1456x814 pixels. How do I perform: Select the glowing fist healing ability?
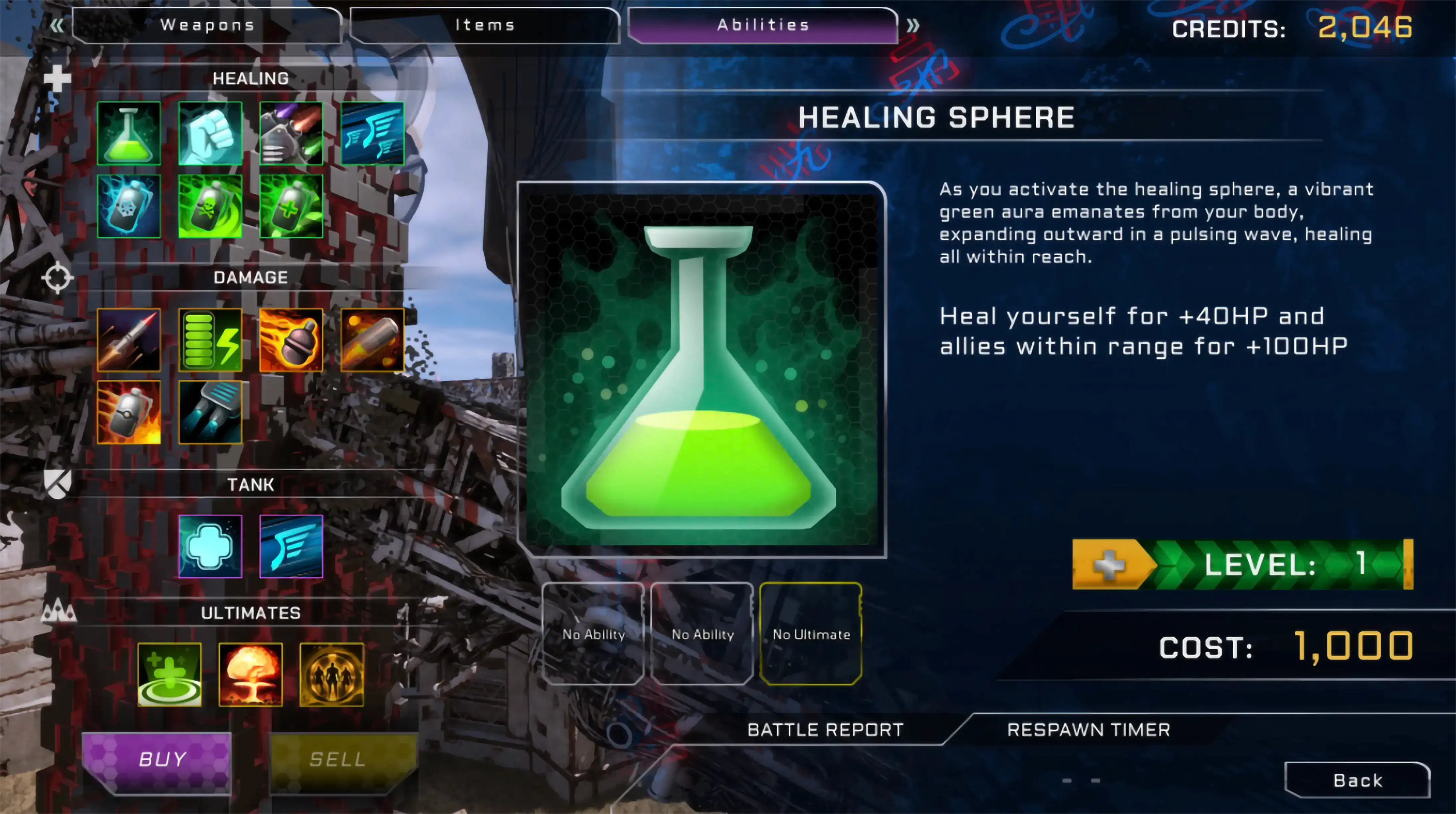[x=210, y=133]
